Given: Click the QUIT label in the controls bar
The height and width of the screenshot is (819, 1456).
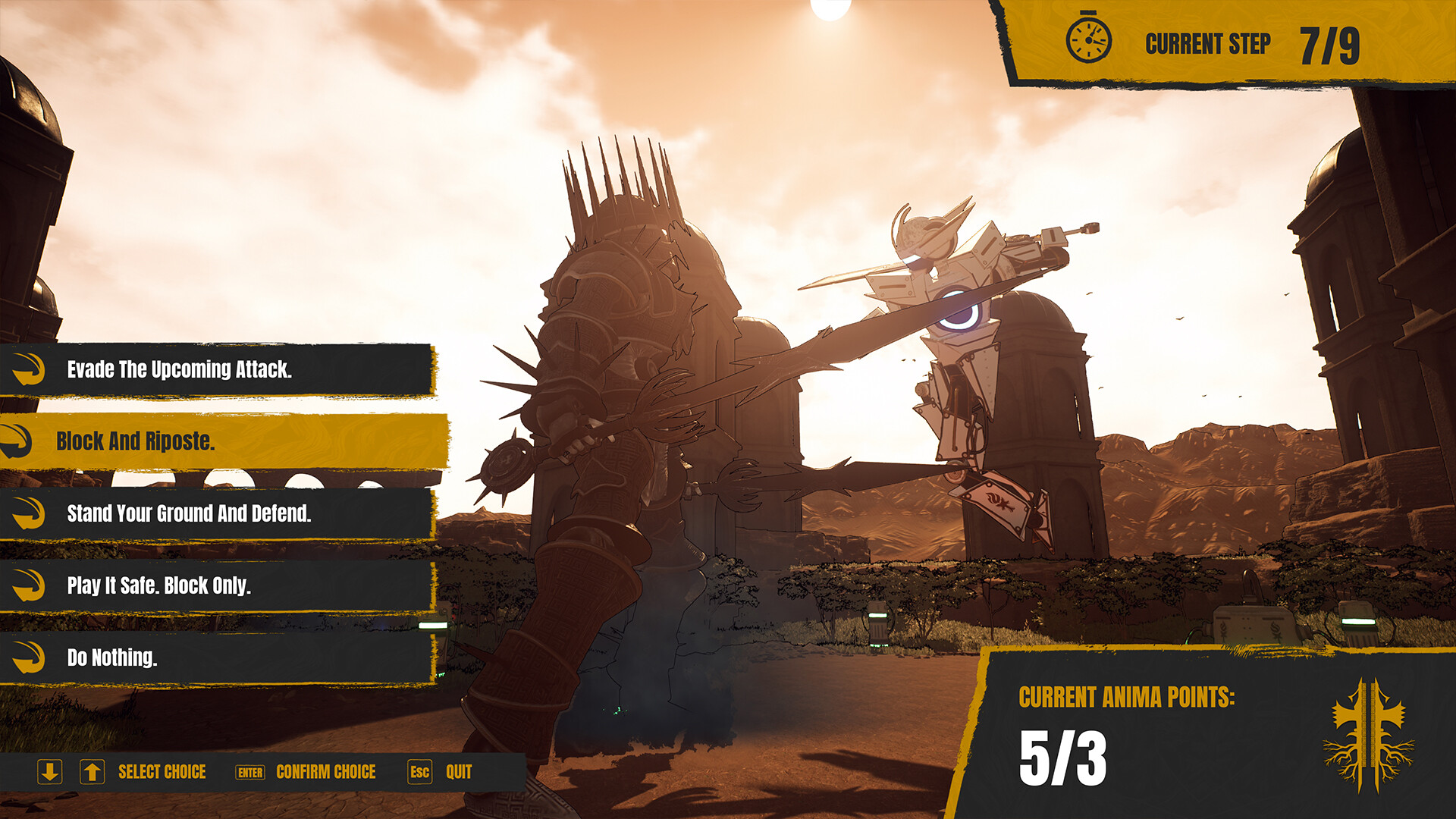Looking at the screenshot, I should click(457, 773).
